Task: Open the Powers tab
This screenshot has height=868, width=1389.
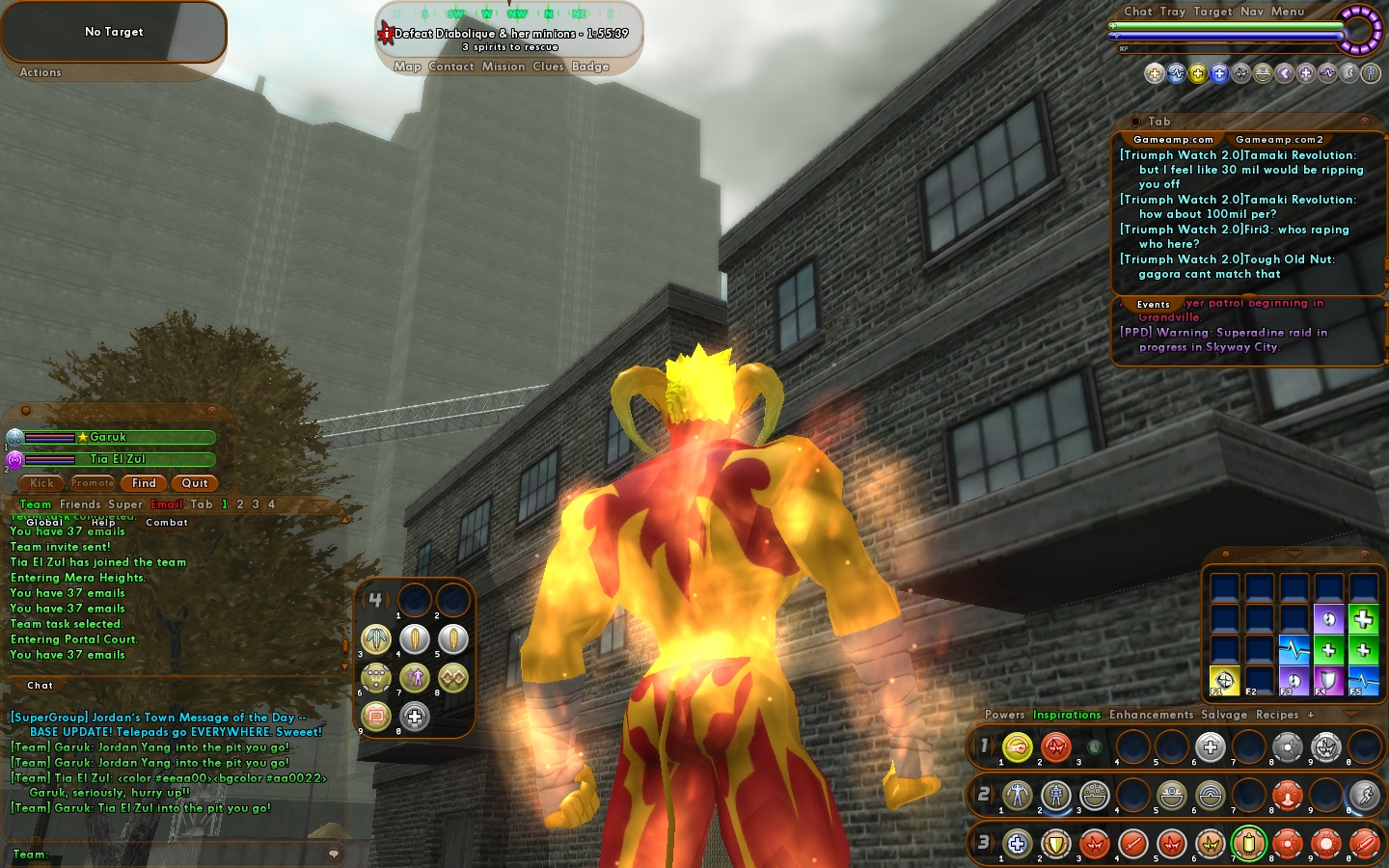Action: pos(1004,715)
